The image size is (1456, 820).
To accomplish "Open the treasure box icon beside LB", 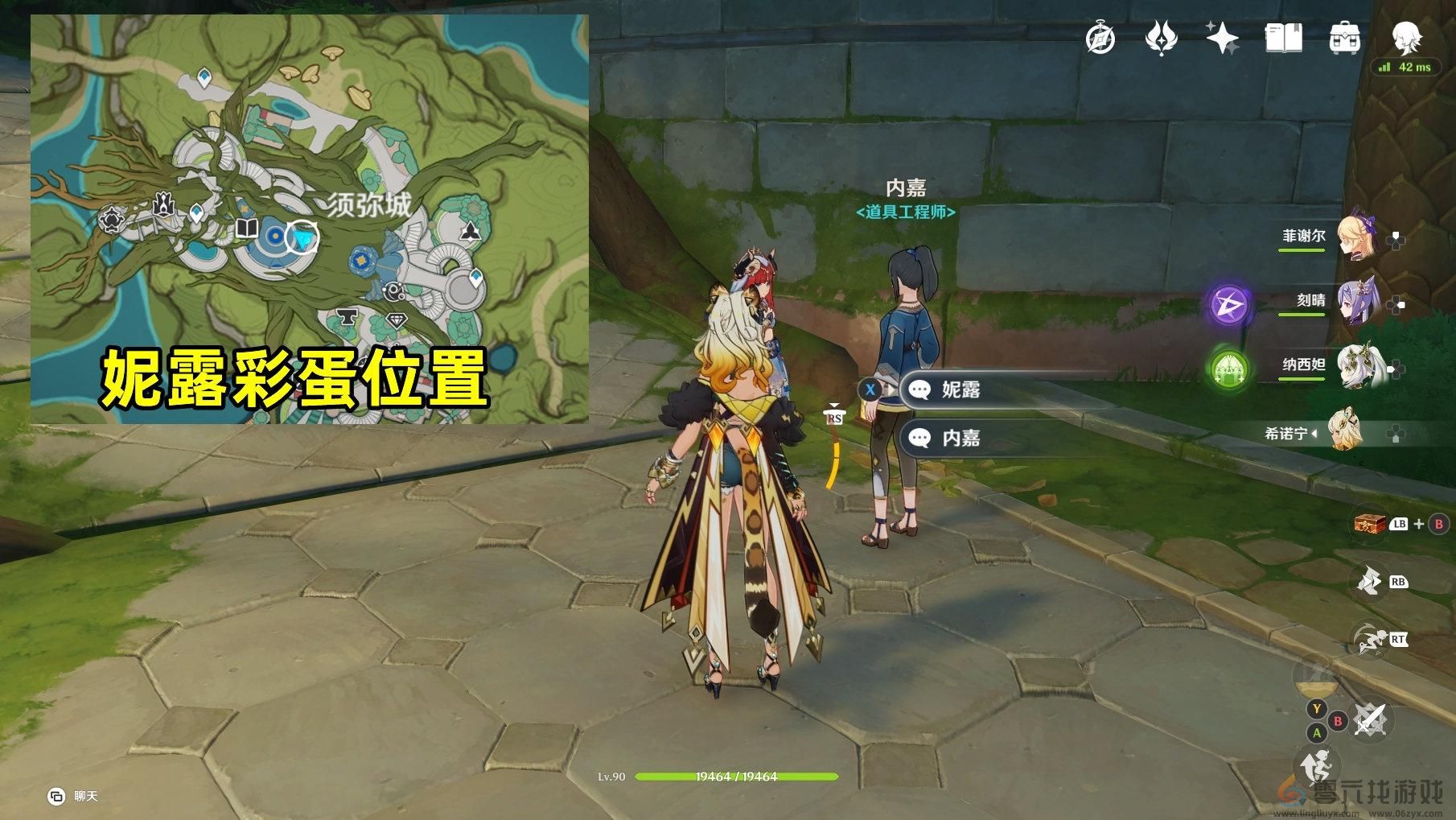I will click(1369, 524).
